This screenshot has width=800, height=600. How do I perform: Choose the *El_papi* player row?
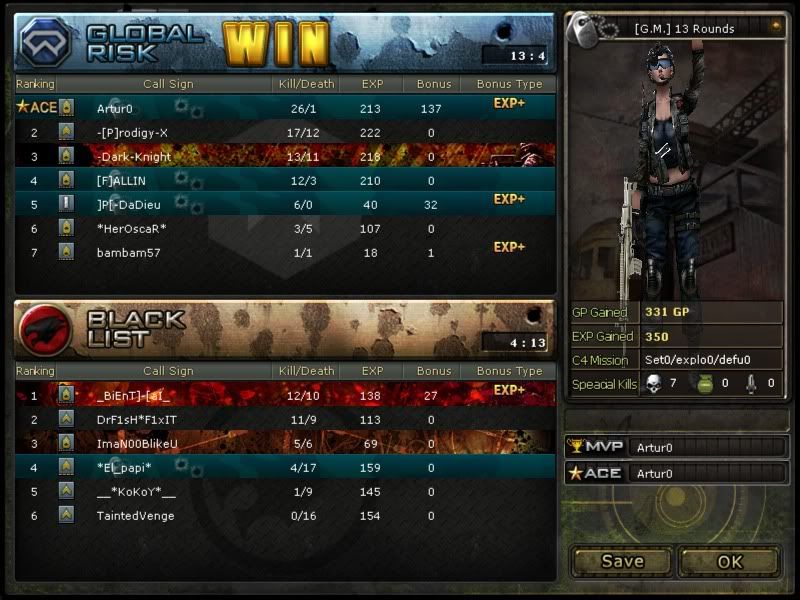(285, 467)
